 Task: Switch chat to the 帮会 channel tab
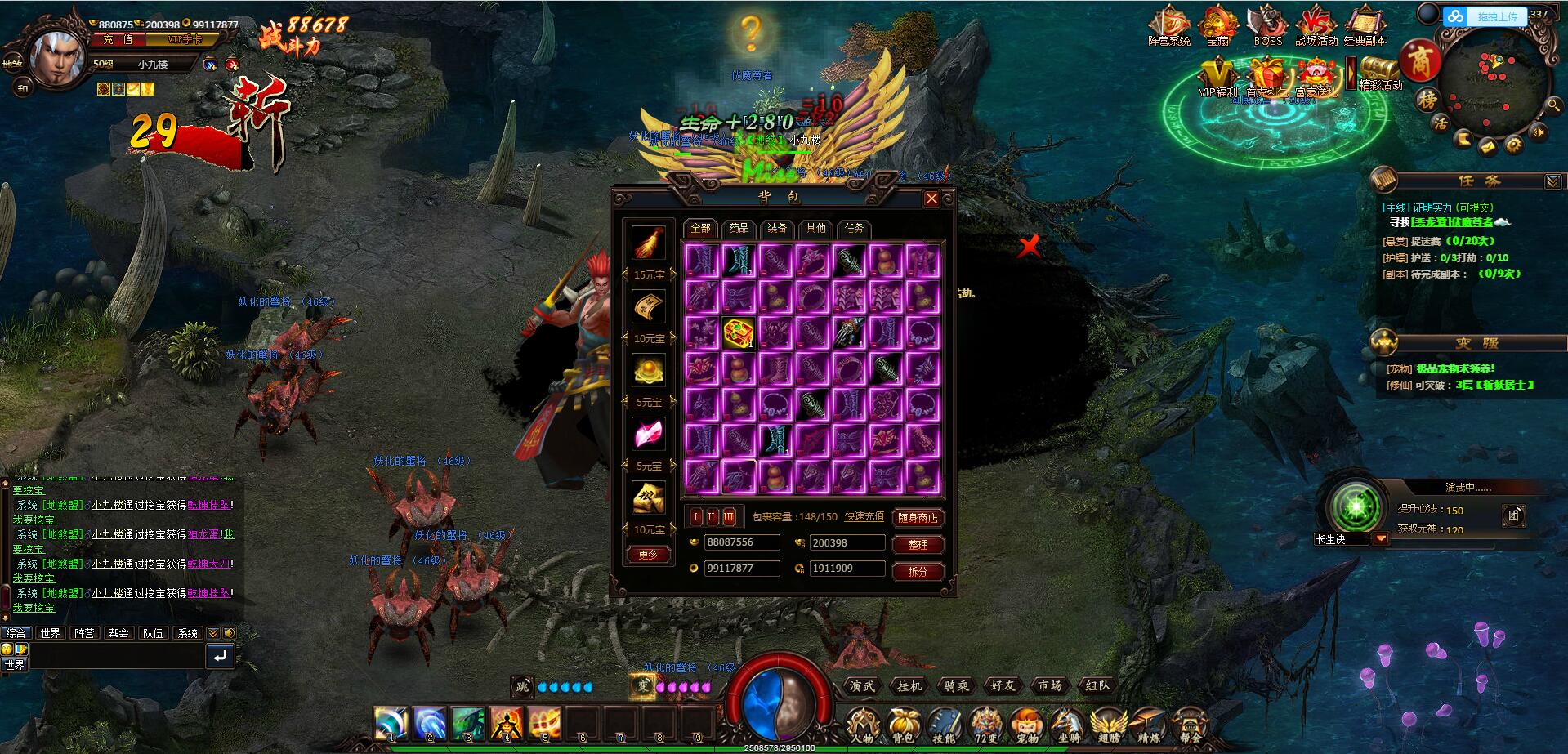click(118, 633)
